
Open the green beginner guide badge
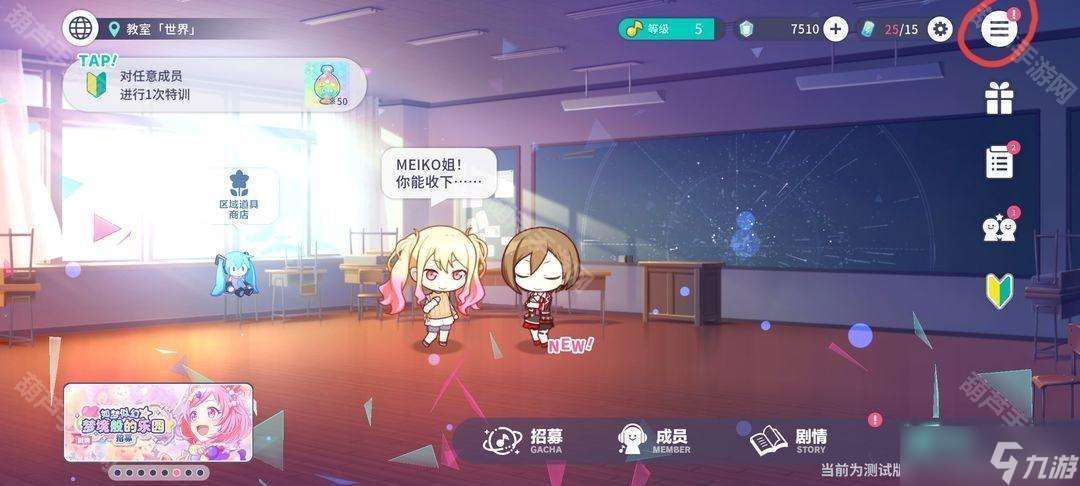pos(999,290)
